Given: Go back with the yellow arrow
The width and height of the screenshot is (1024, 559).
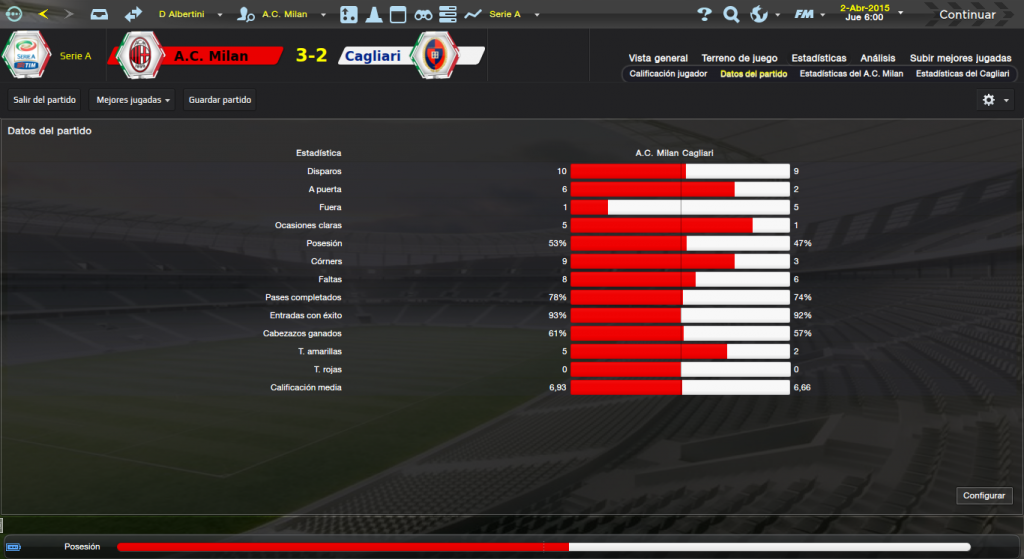Looking at the screenshot, I should [x=42, y=14].
